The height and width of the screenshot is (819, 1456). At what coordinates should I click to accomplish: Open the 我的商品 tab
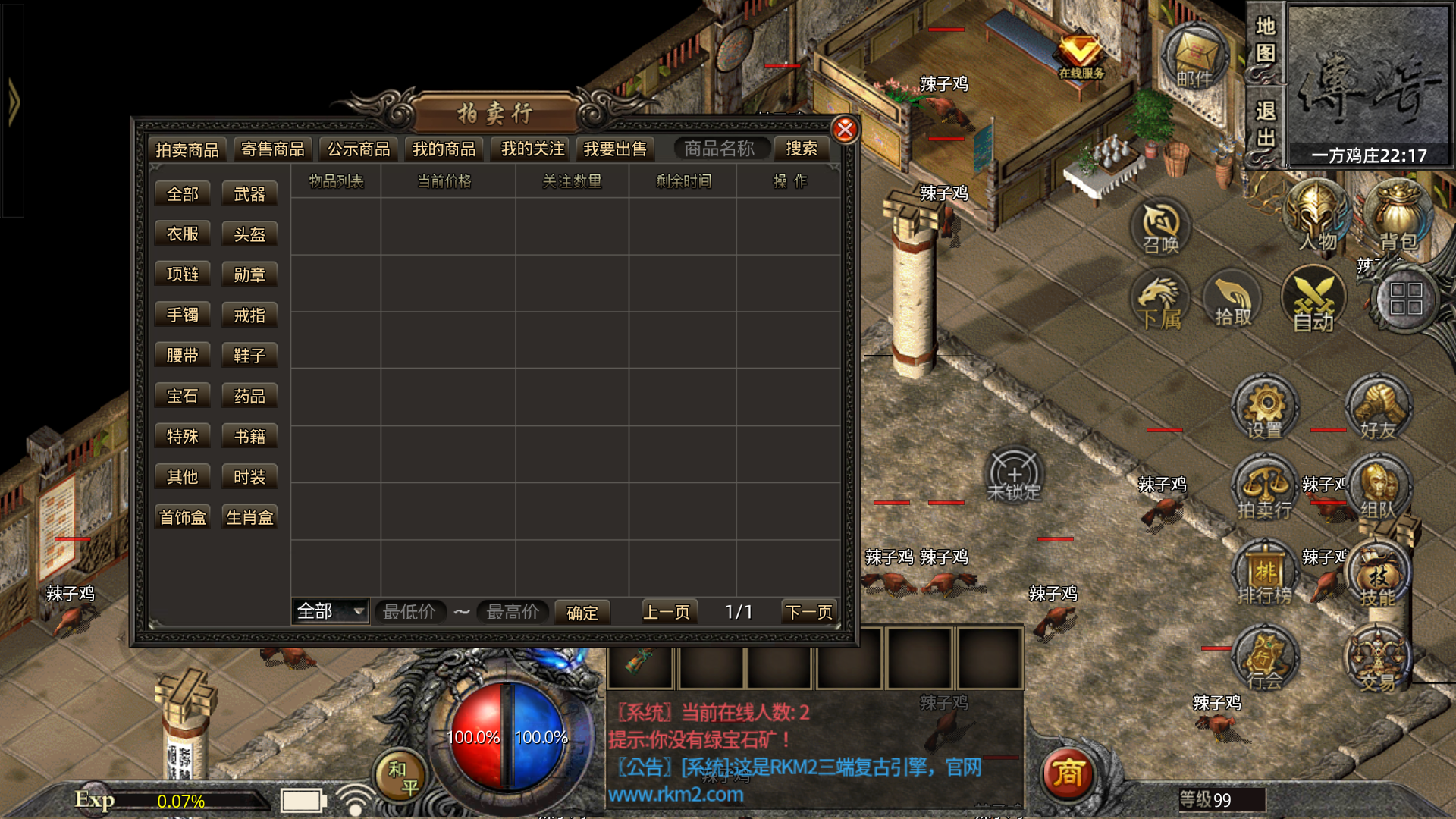(x=444, y=149)
